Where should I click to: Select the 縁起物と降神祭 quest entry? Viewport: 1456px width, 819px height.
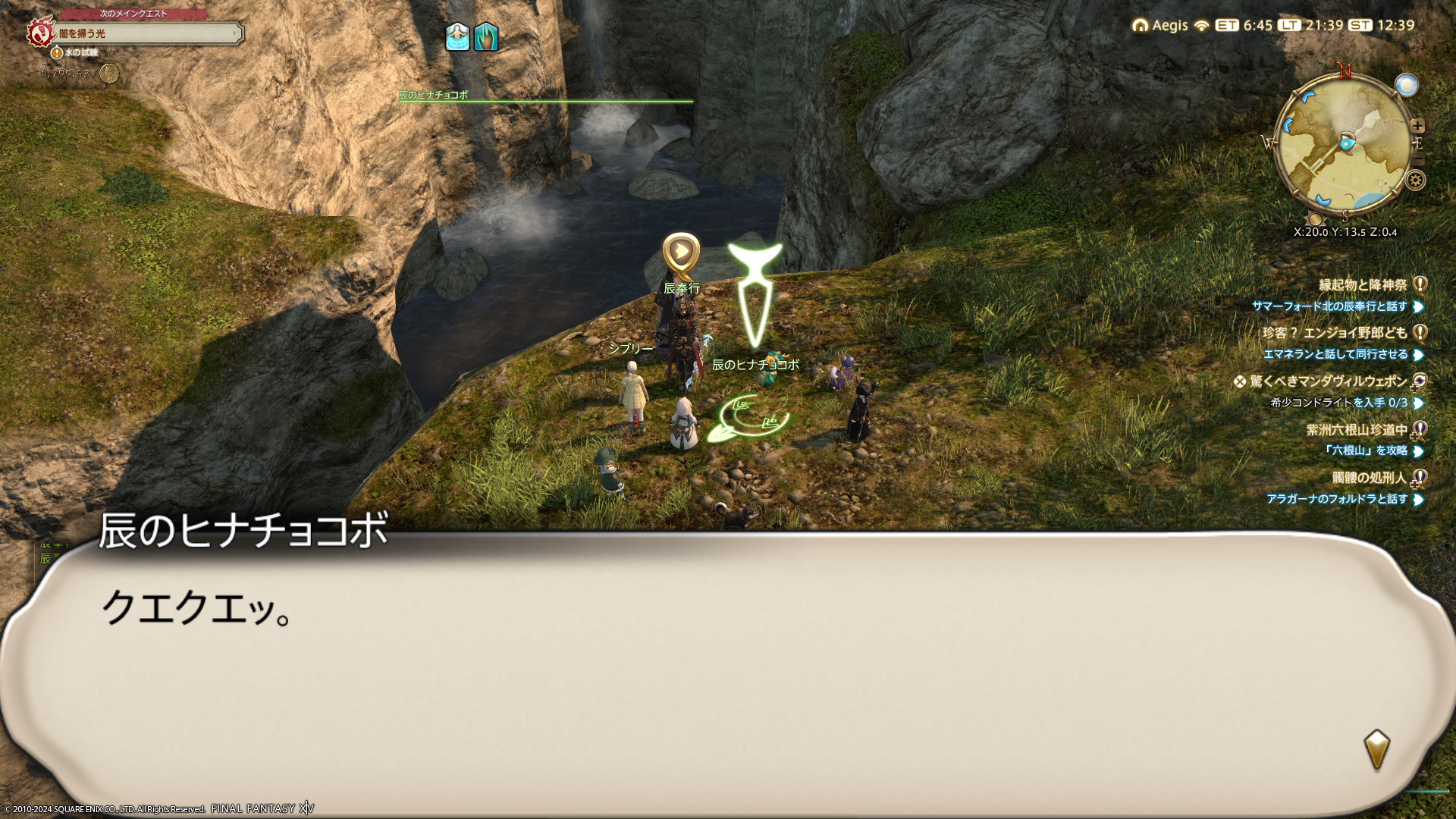[x=1363, y=285]
